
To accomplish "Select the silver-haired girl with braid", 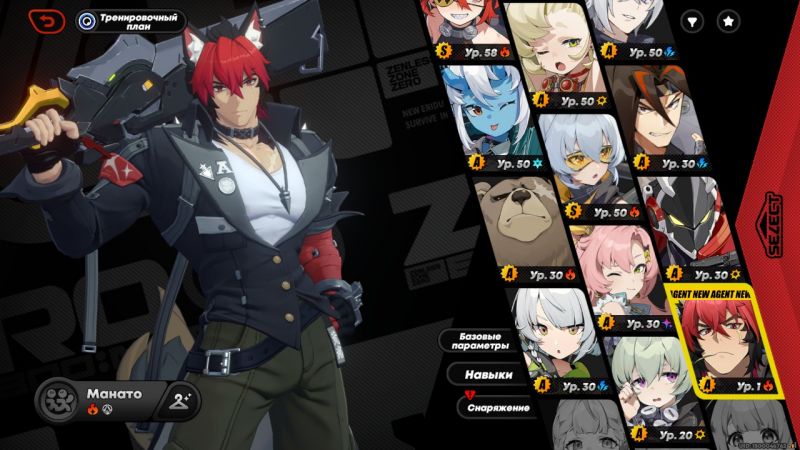I will [548, 340].
